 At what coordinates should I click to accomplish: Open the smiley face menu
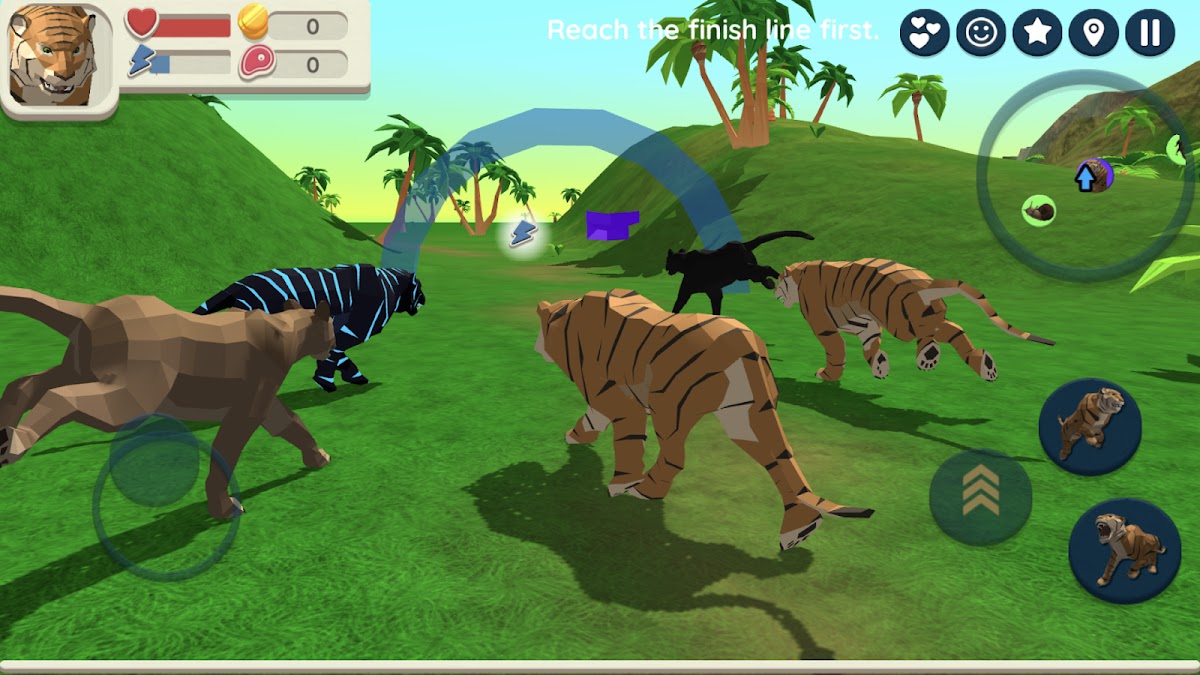981,33
